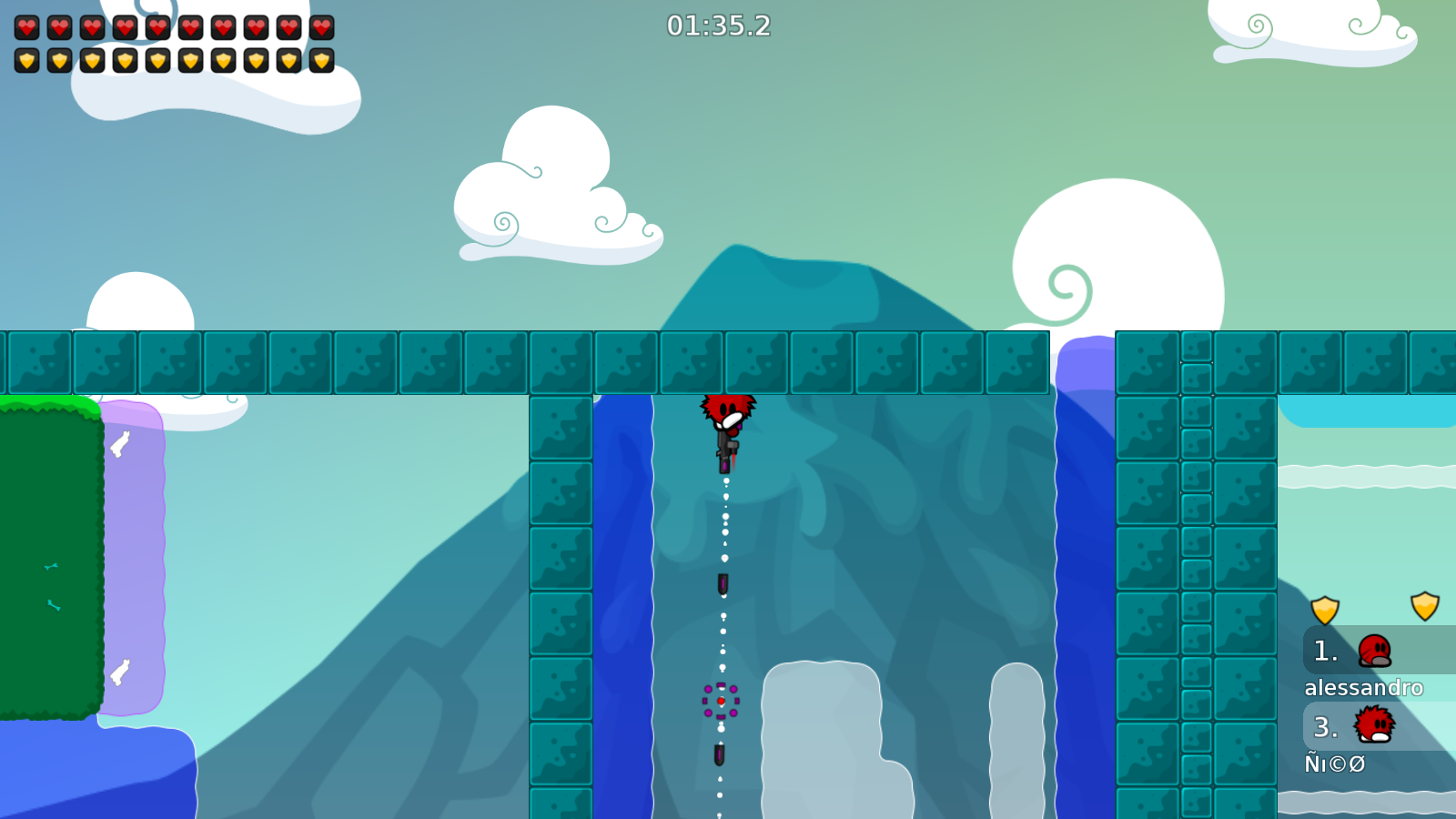Click the third shield in the armor display
The width and height of the screenshot is (1456, 819).
[91, 62]
